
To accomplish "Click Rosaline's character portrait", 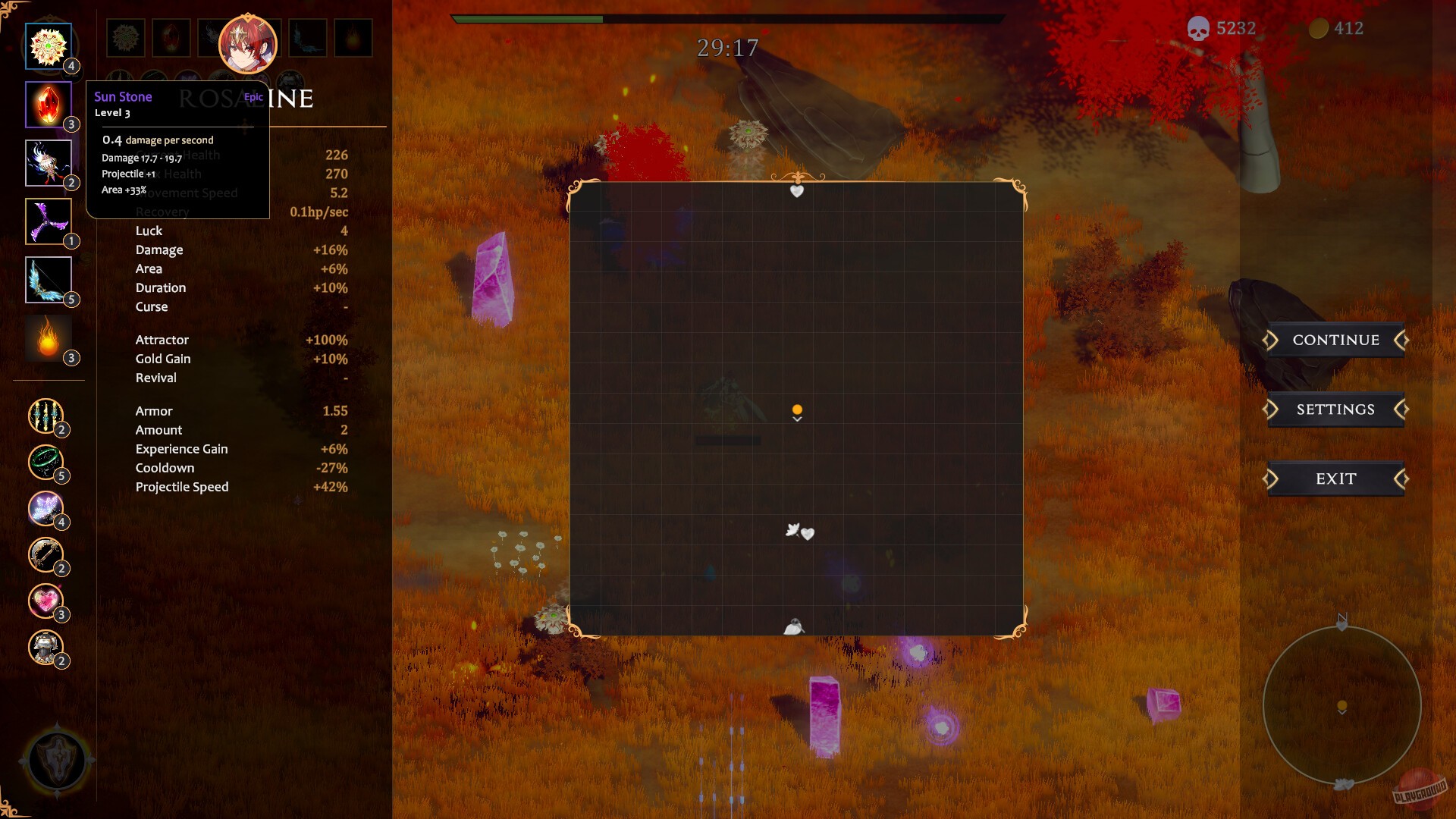I will pyautogui.click(x=248, y=44).
